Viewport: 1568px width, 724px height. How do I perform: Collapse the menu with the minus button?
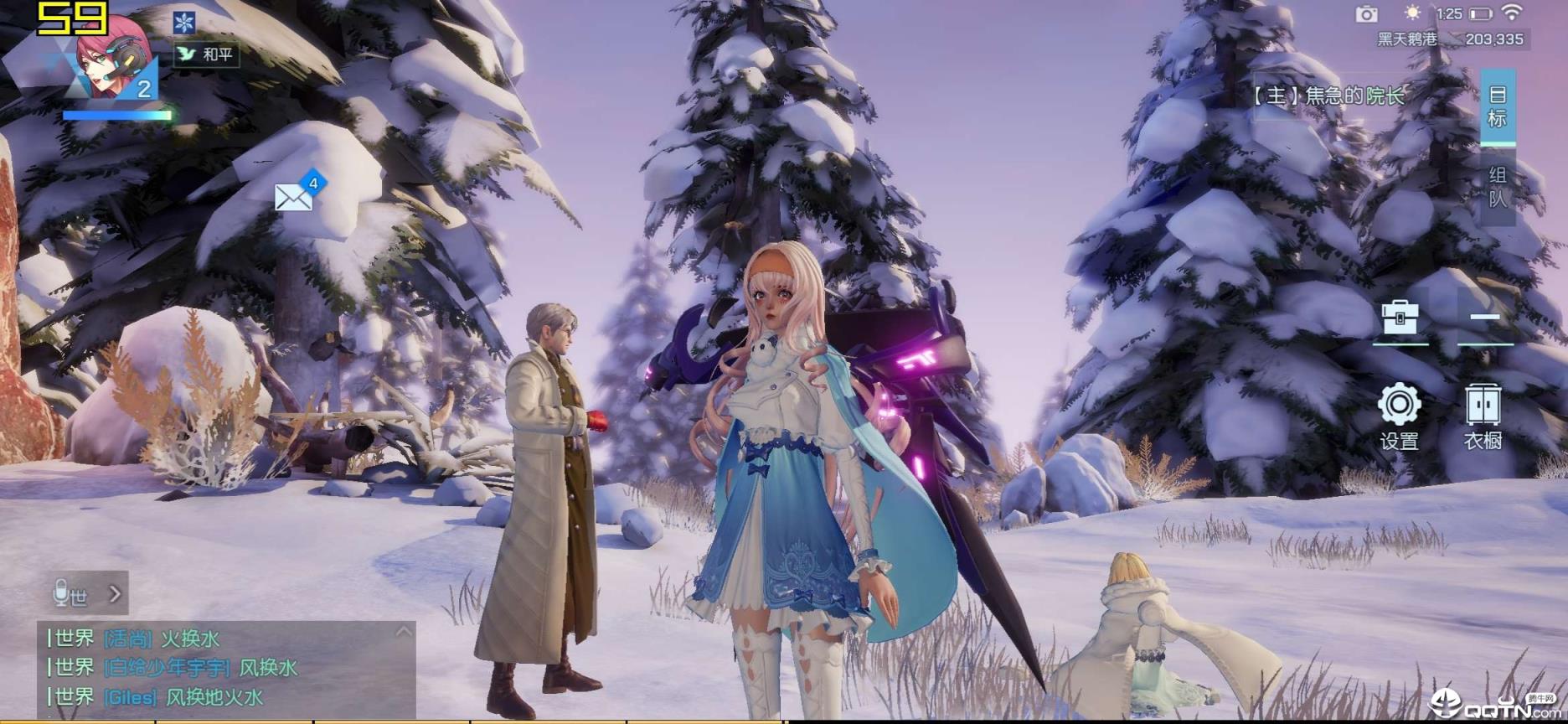(x=1484, y=318)
